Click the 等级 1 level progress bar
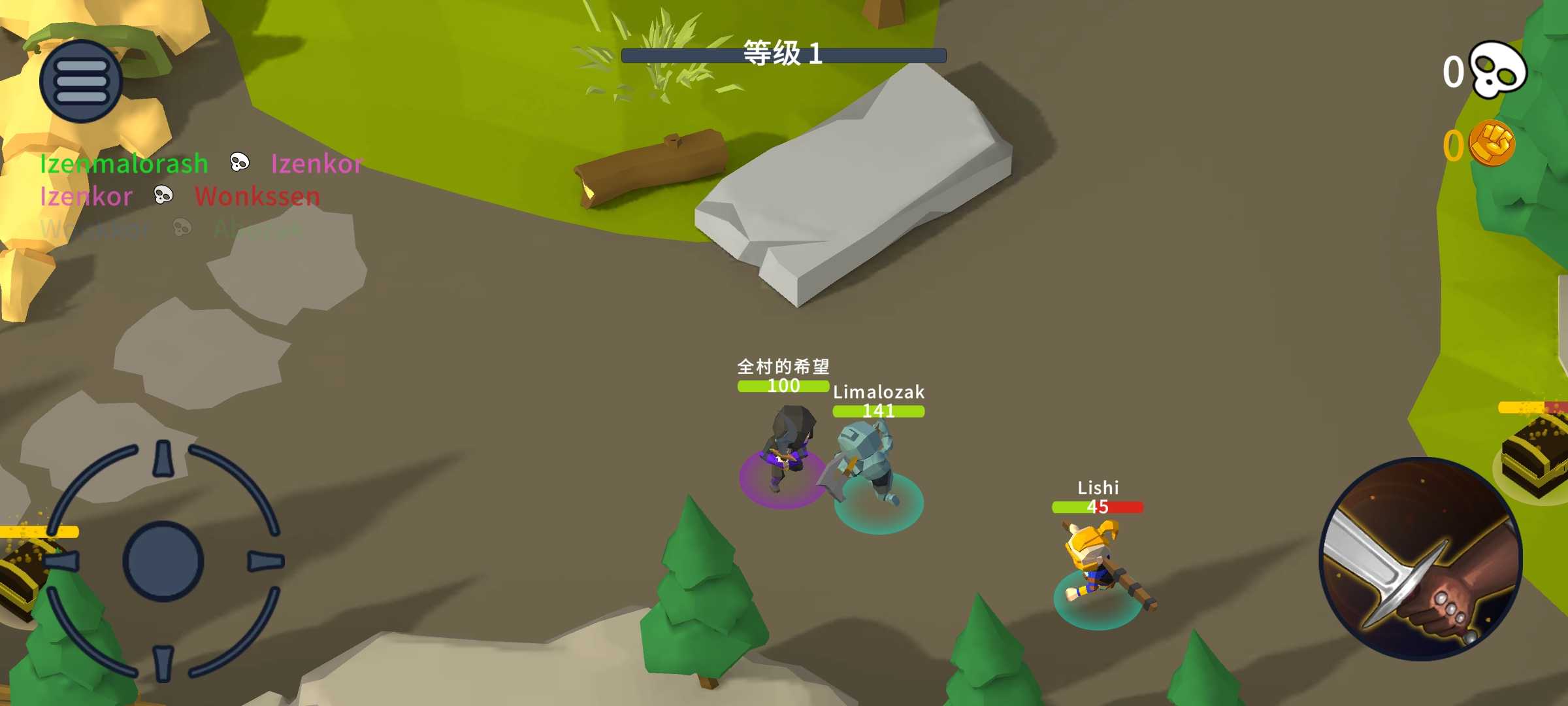This screenshot has width=1568, height=706. point(783,54)
